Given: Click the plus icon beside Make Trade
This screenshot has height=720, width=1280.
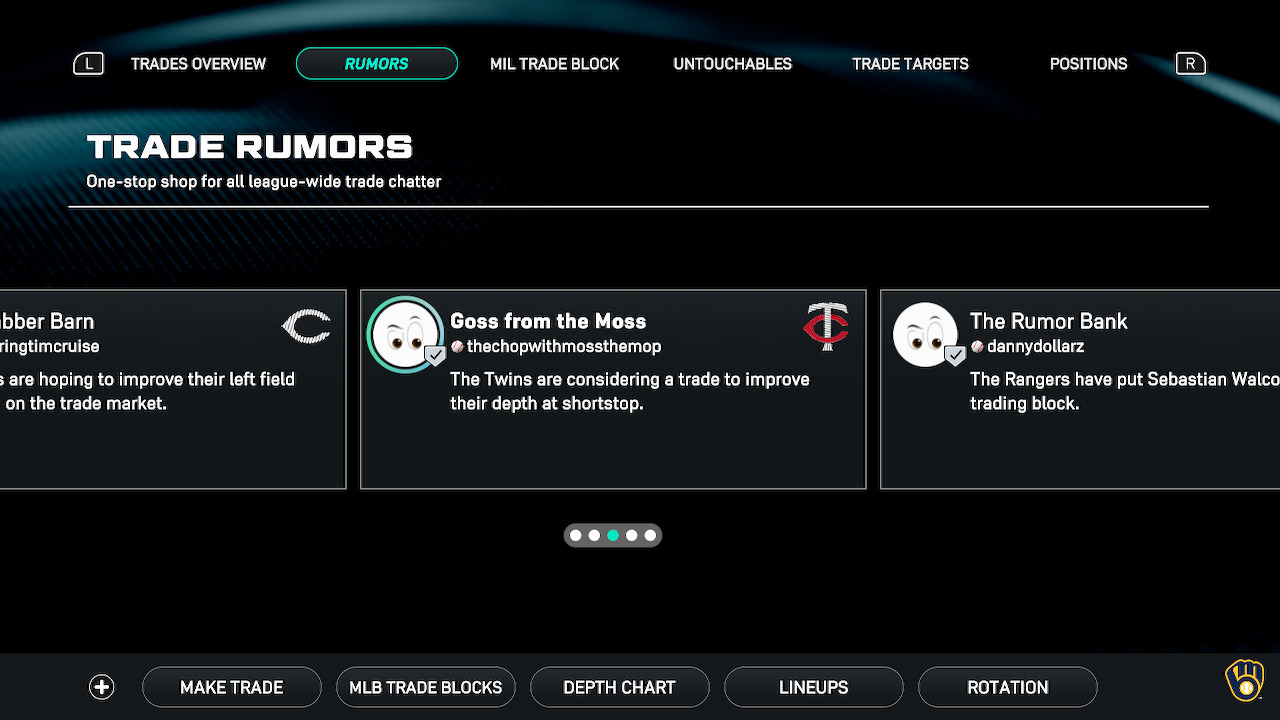Looking at the screenshot, I should (102, 687).
